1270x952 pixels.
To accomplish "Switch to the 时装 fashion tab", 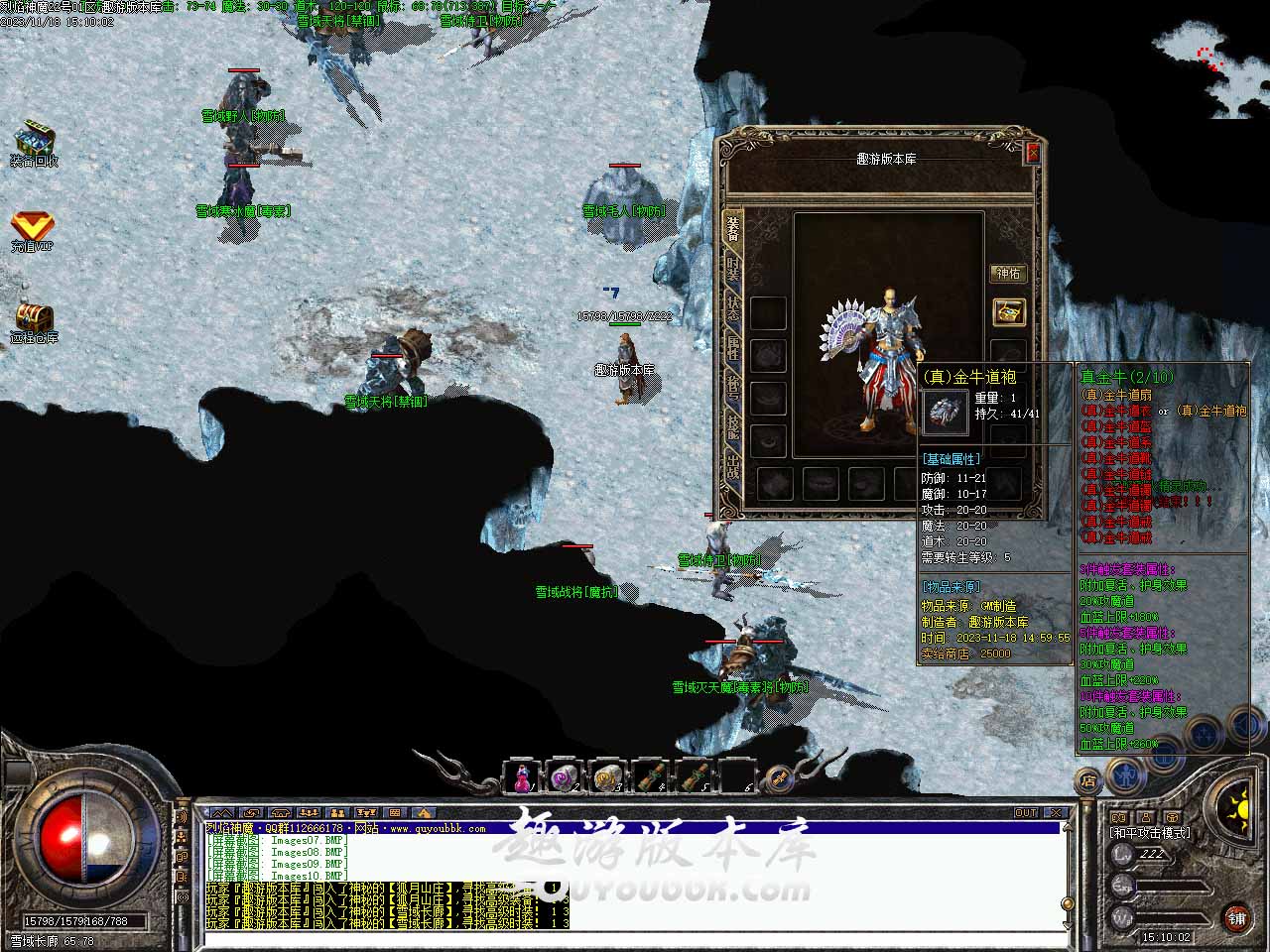I will click(x=732, y=268).
